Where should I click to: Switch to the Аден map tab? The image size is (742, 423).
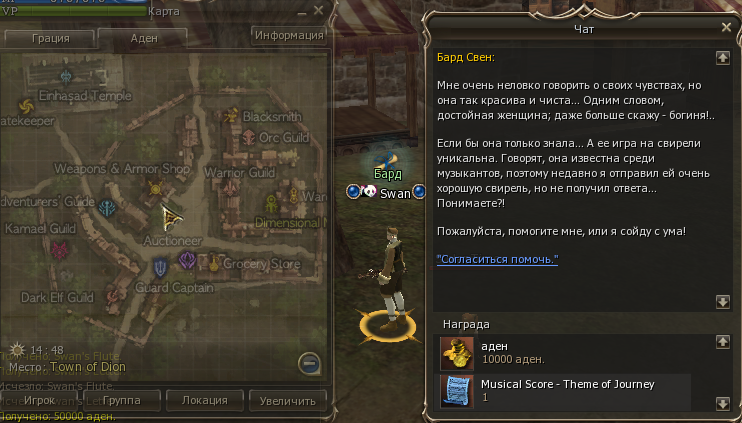point(144,37)
